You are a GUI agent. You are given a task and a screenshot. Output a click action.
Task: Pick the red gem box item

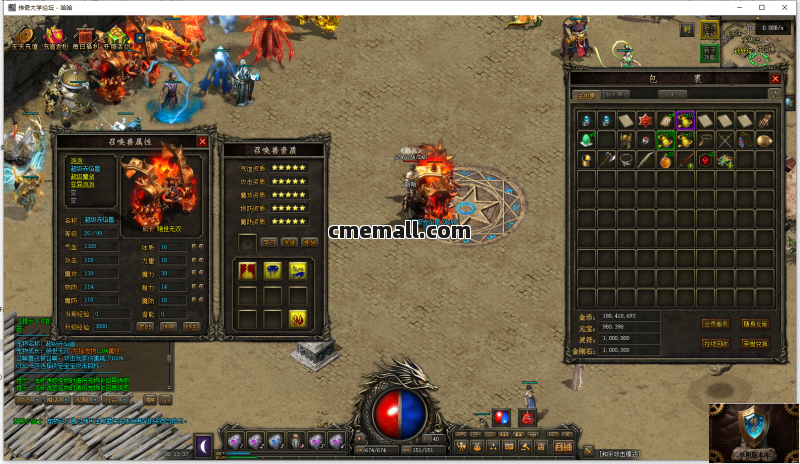pos(706,159)
